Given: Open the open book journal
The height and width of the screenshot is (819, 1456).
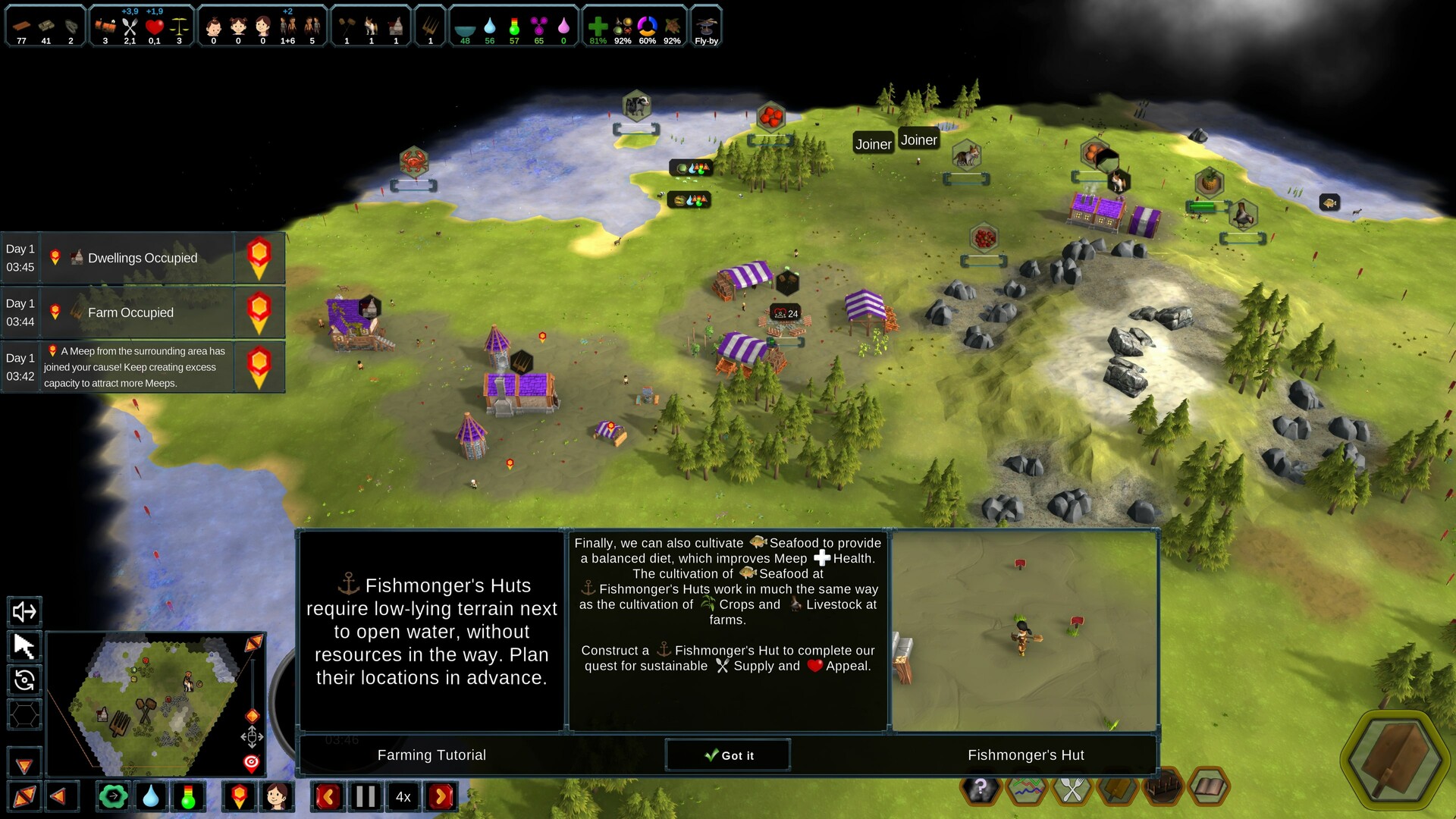Looking at the screenshot, I should click(x=1208, y=789).
